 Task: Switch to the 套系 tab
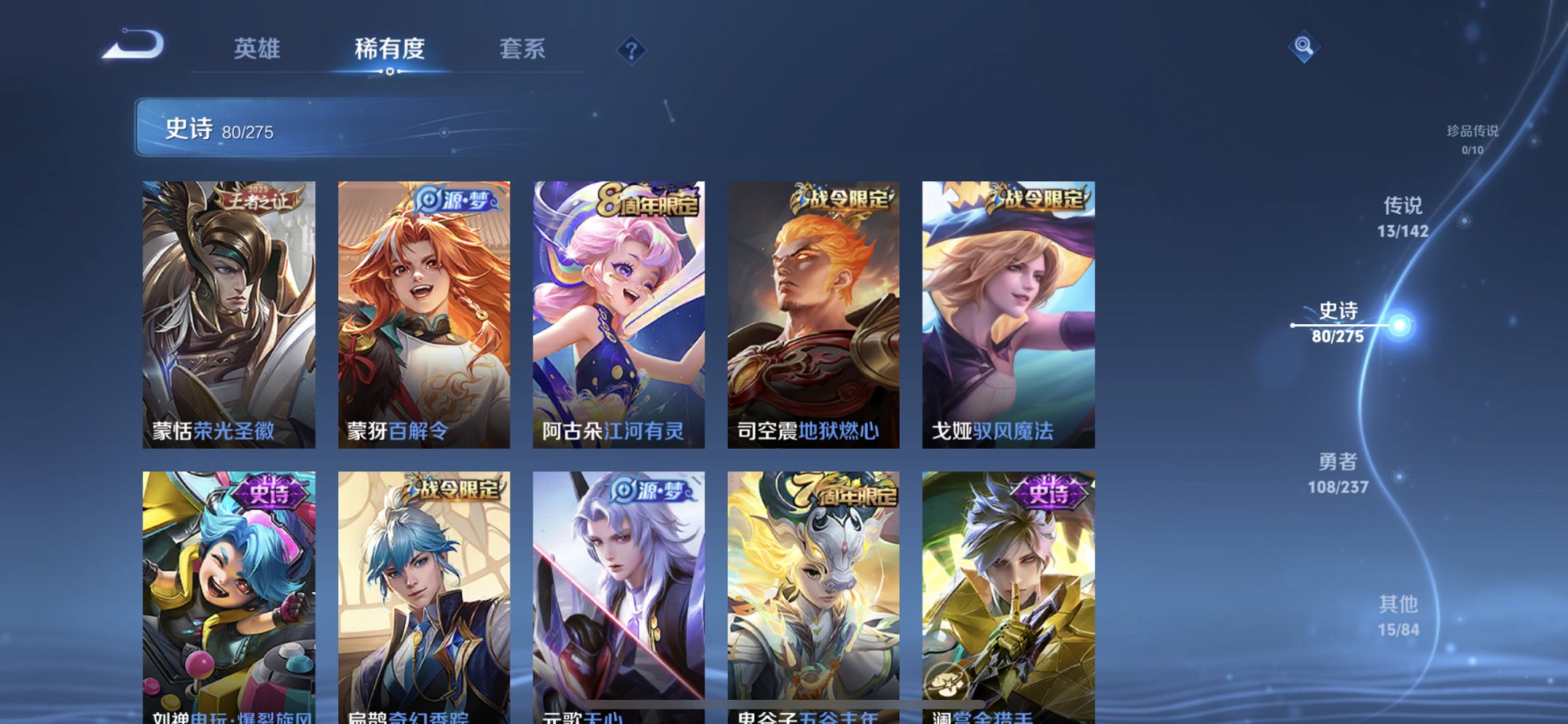point(523,50)
